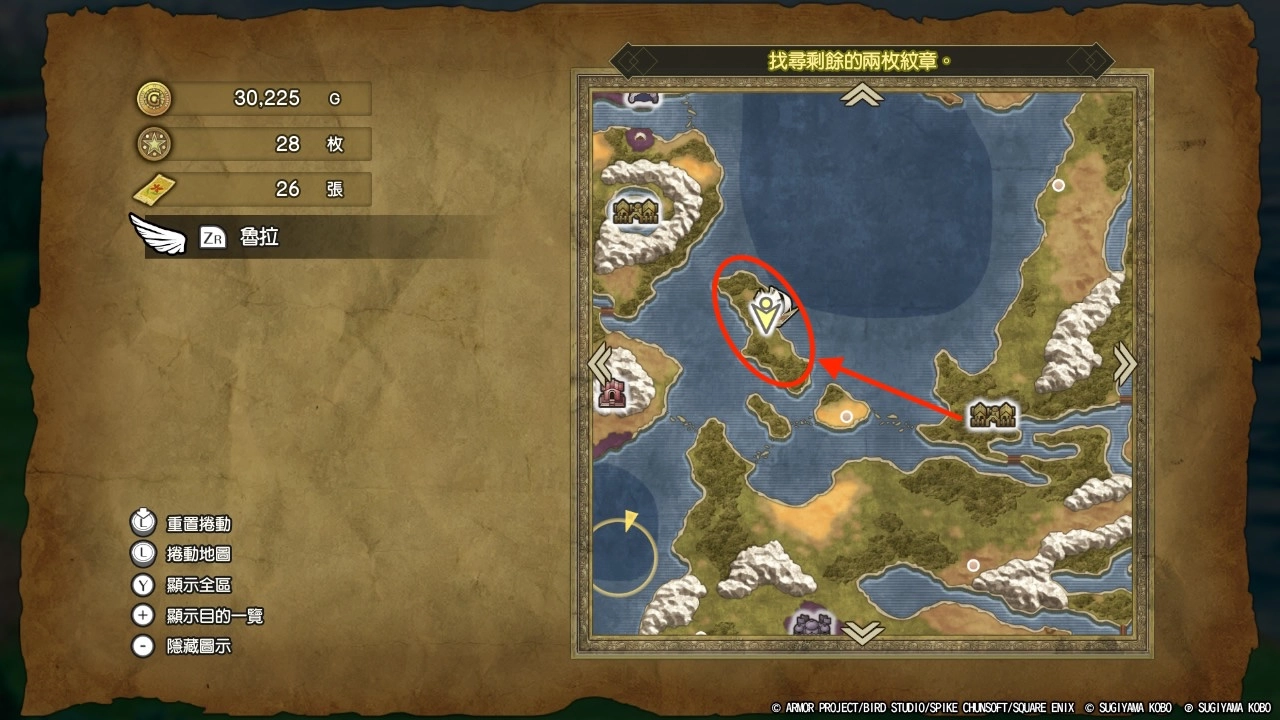Pick the white dot marker on the sandy island

point(847,416)
